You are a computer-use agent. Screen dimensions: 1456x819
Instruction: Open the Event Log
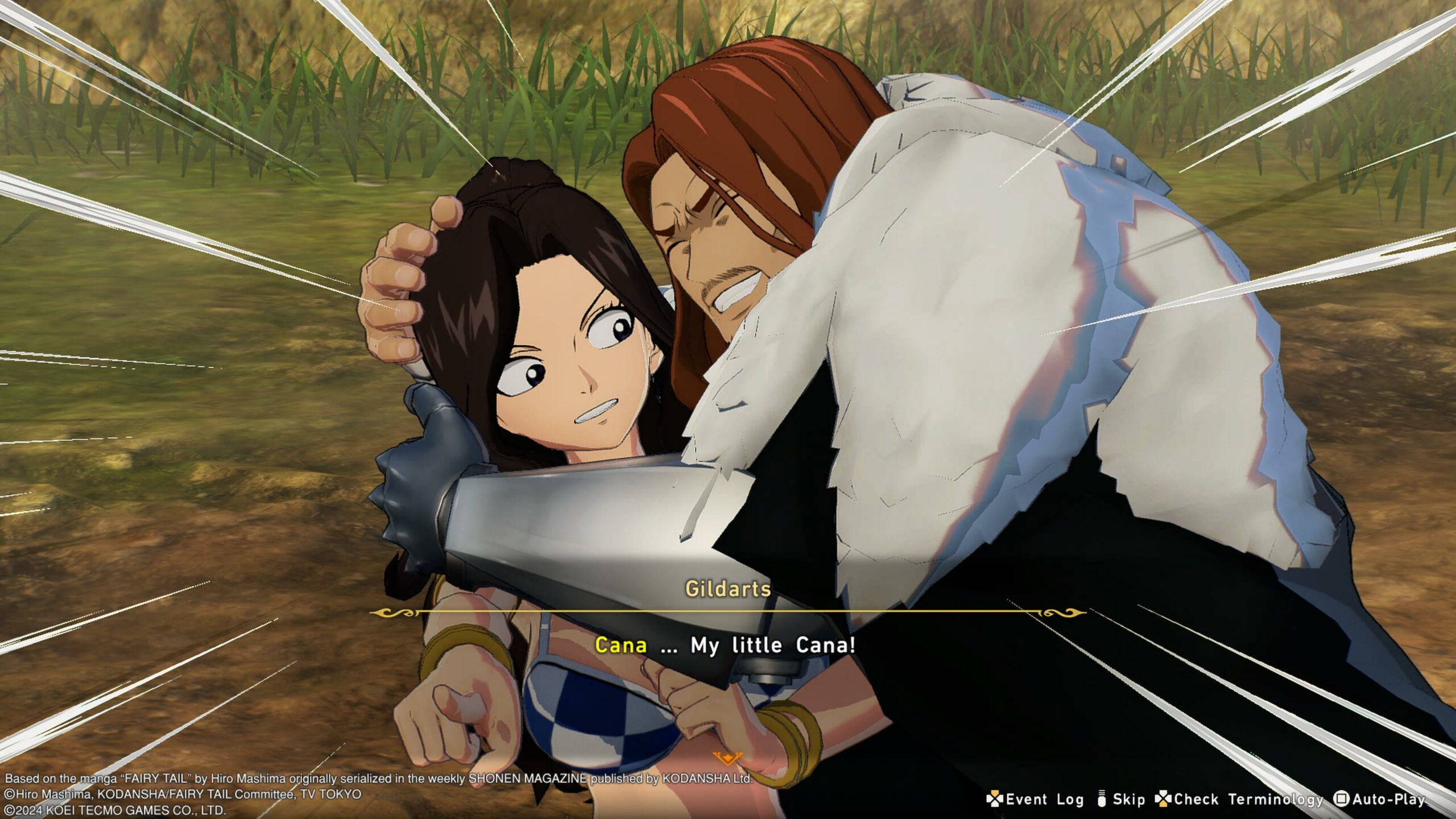click(x=1035, y=799)
